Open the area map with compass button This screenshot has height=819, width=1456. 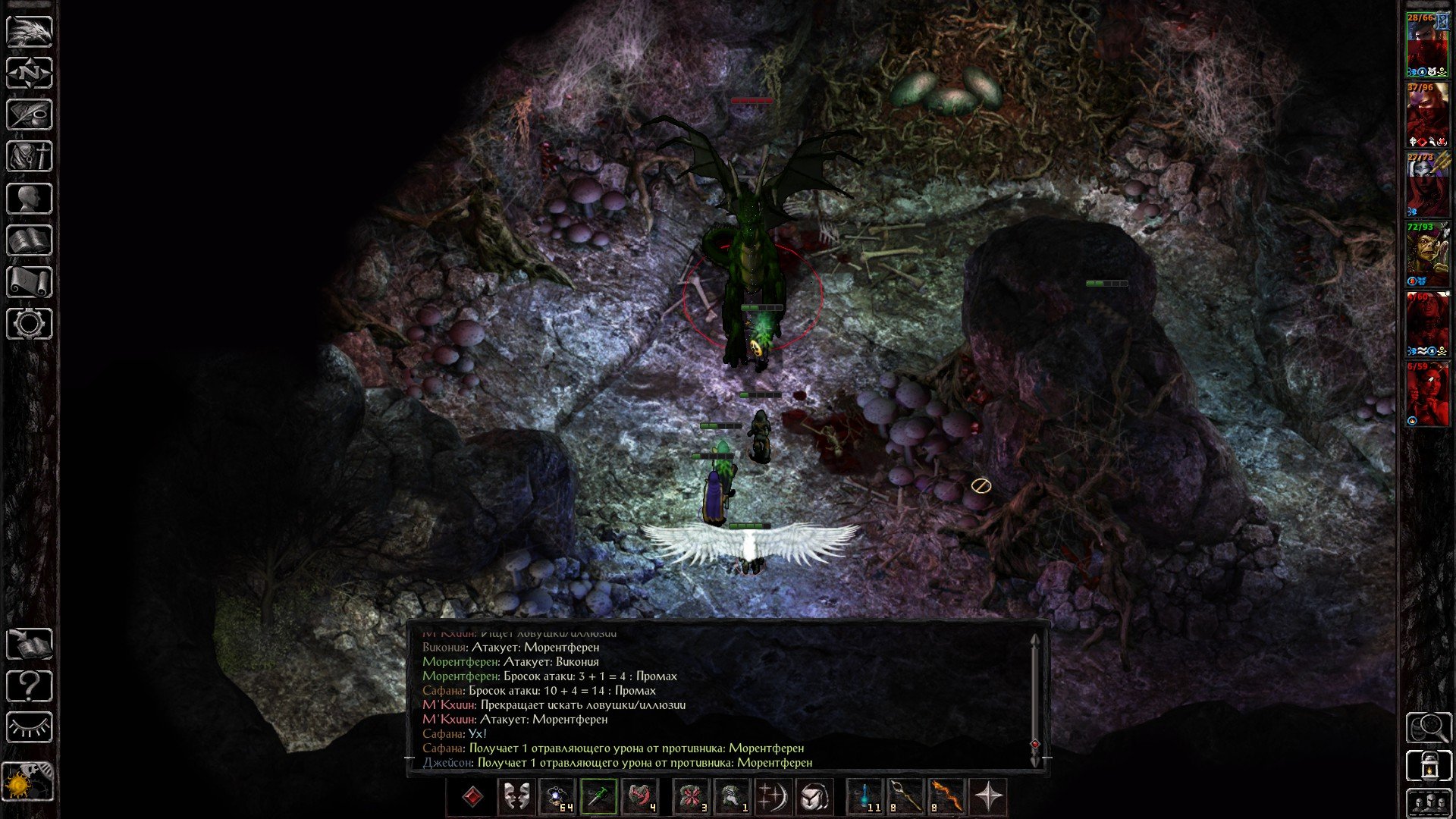coord(30,73)
